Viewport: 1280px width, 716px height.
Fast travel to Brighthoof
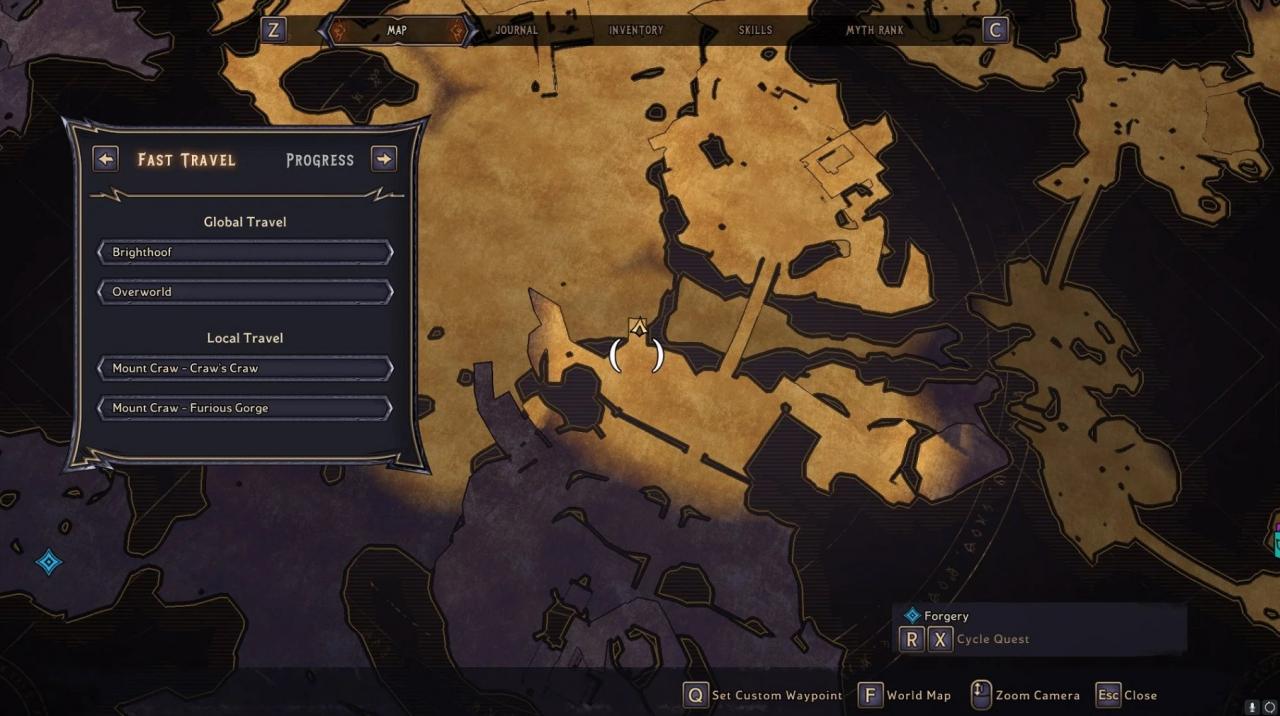pyautogui.click(x=245, y=252)
